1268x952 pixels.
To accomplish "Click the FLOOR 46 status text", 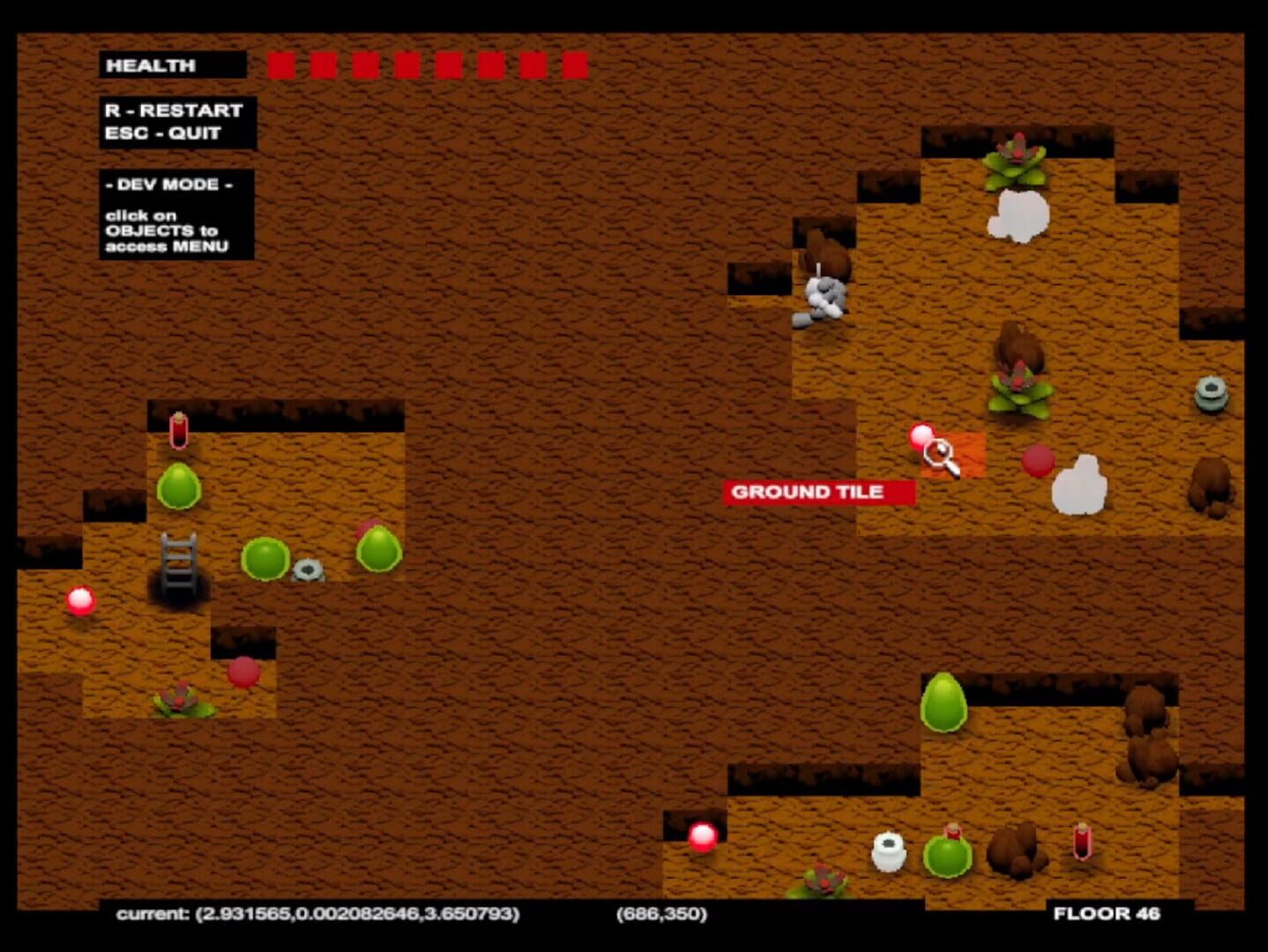I will tap(1107, 915).
